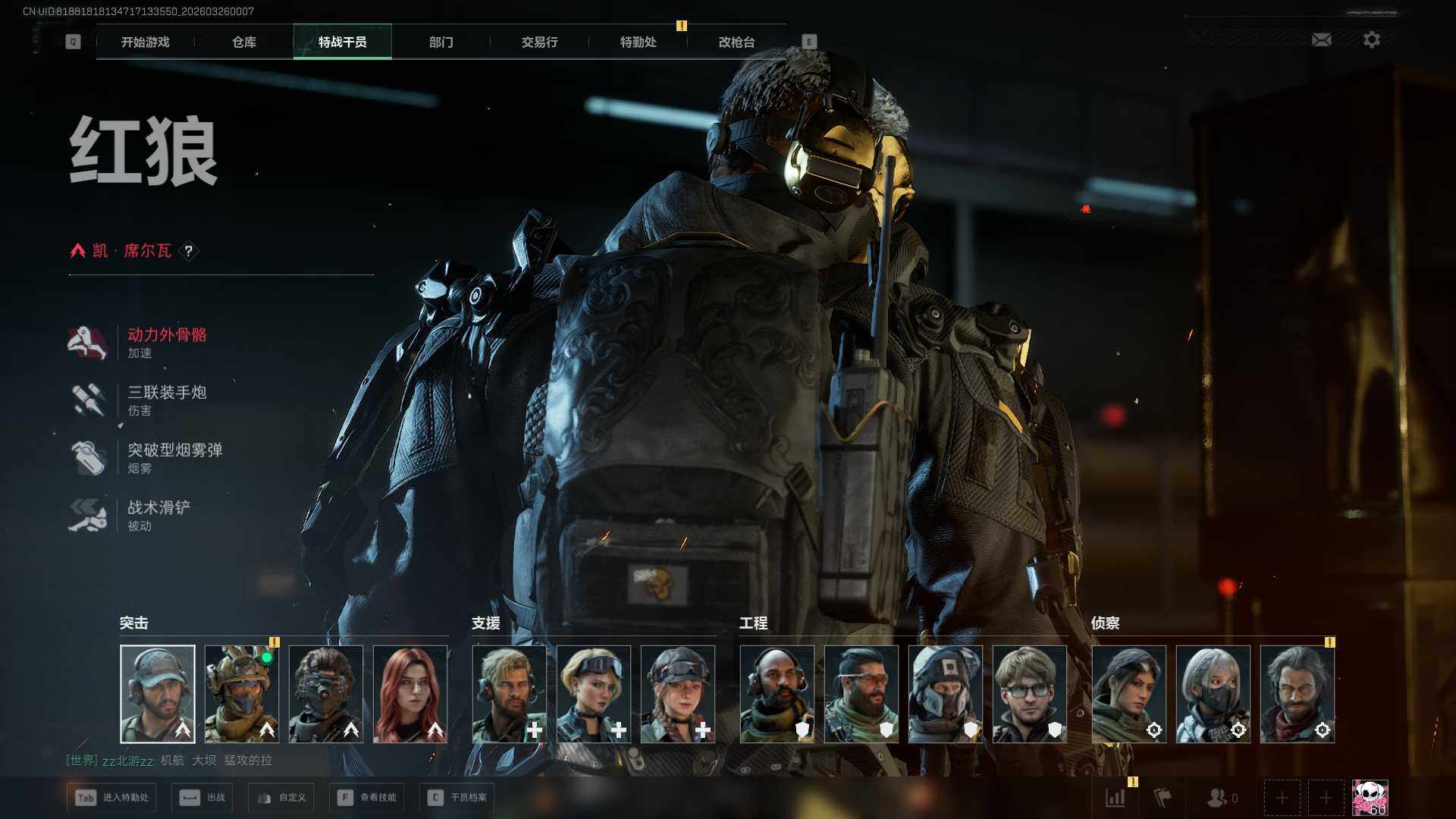Switch to the 特勤处 tab
Image resolution: width=1456 pixels, height=819 pixels.
[638, 42]
